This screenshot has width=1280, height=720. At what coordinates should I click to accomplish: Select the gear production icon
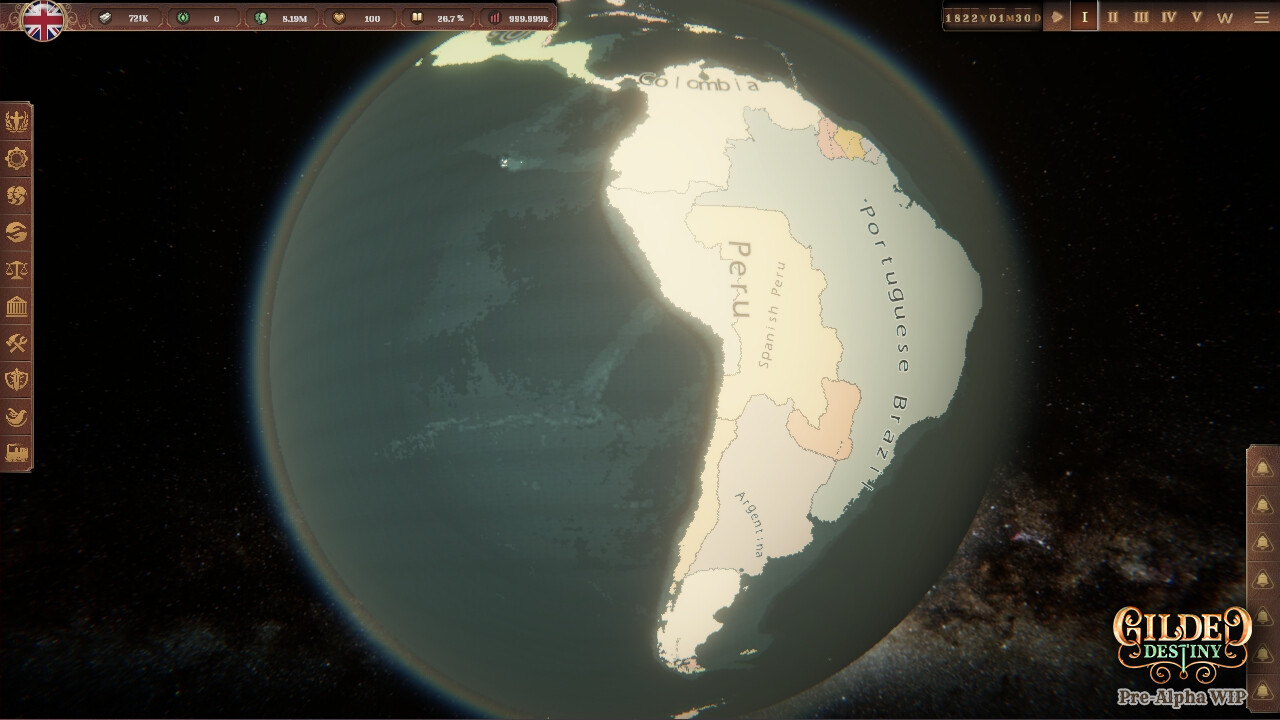point(17,158)
